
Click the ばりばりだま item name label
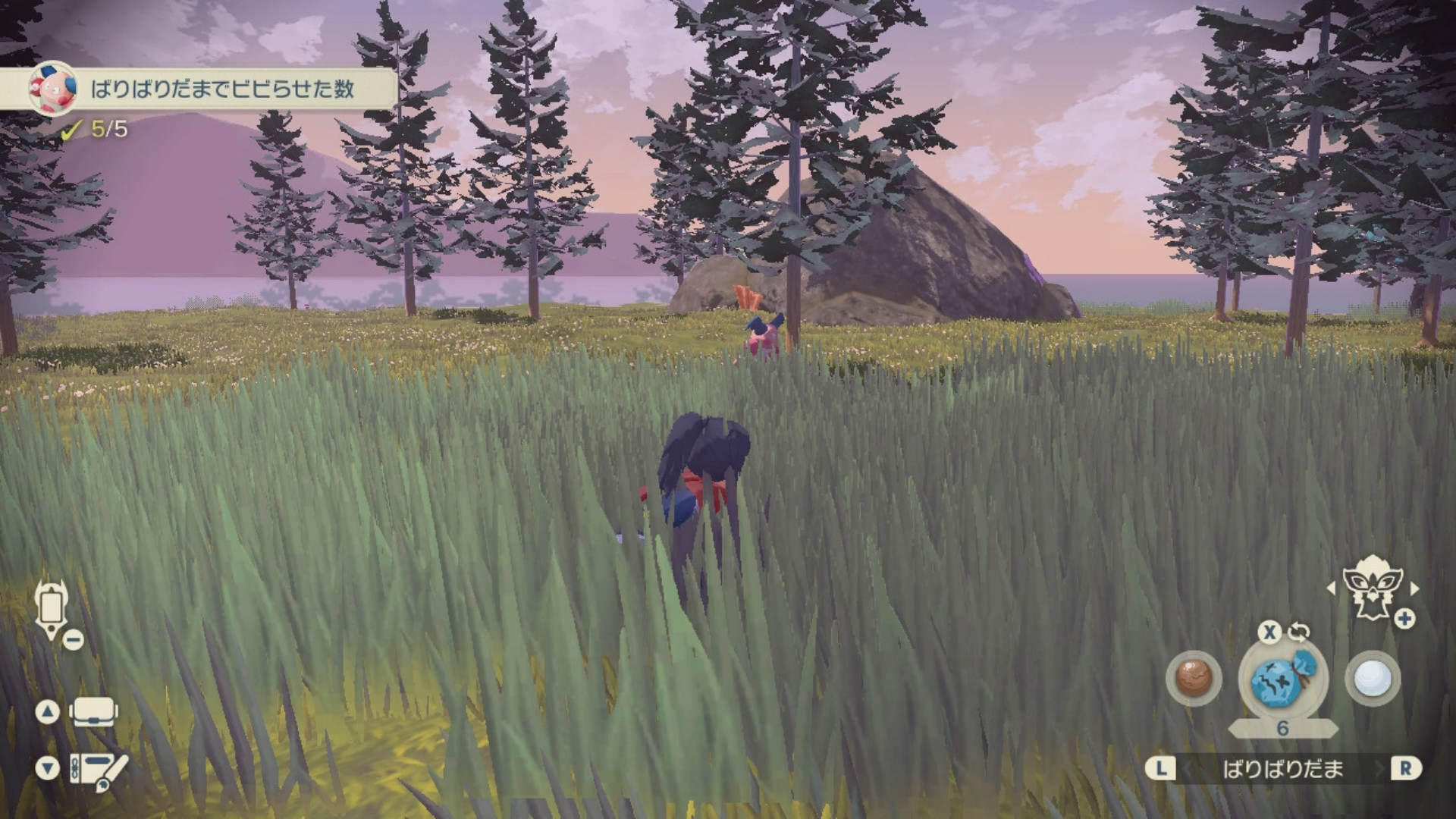click(1282, 770)
